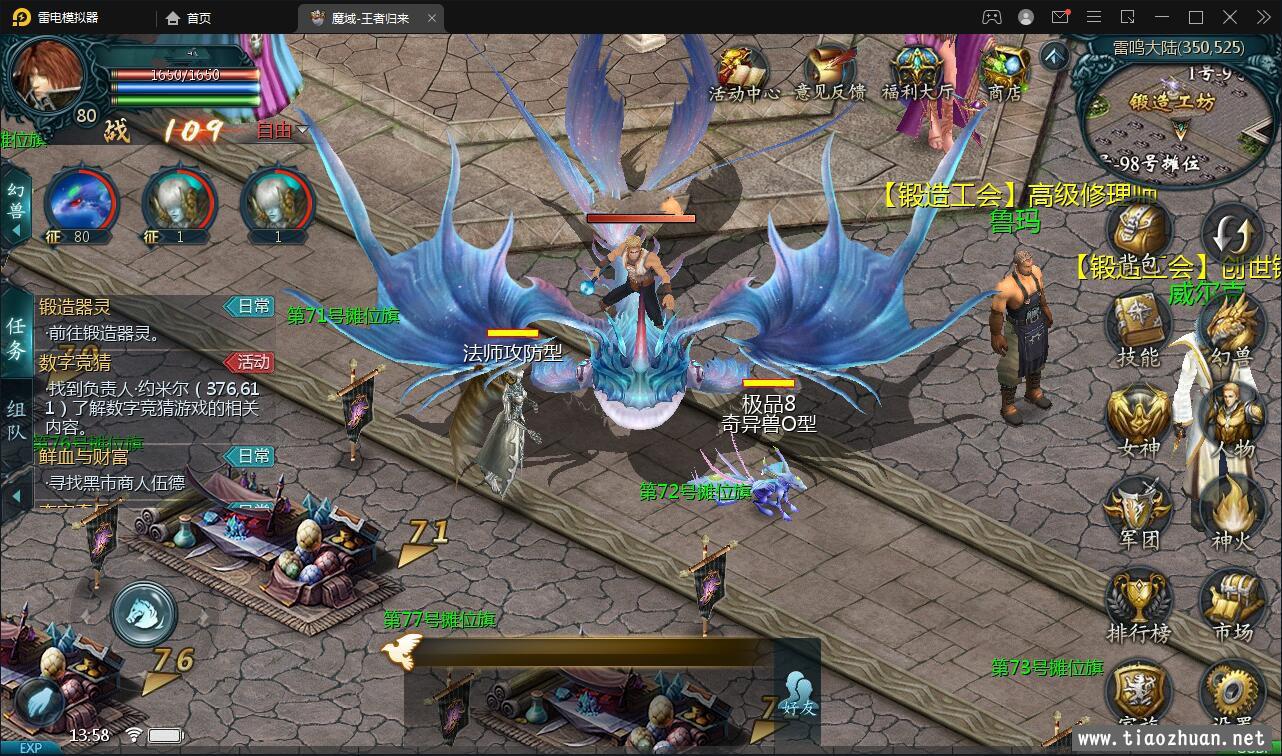Image resolution: width=1282 pixels, height=756 pixels.
Task: Switch to the 任务 quest tab
Action: click(x=16, y=338)
